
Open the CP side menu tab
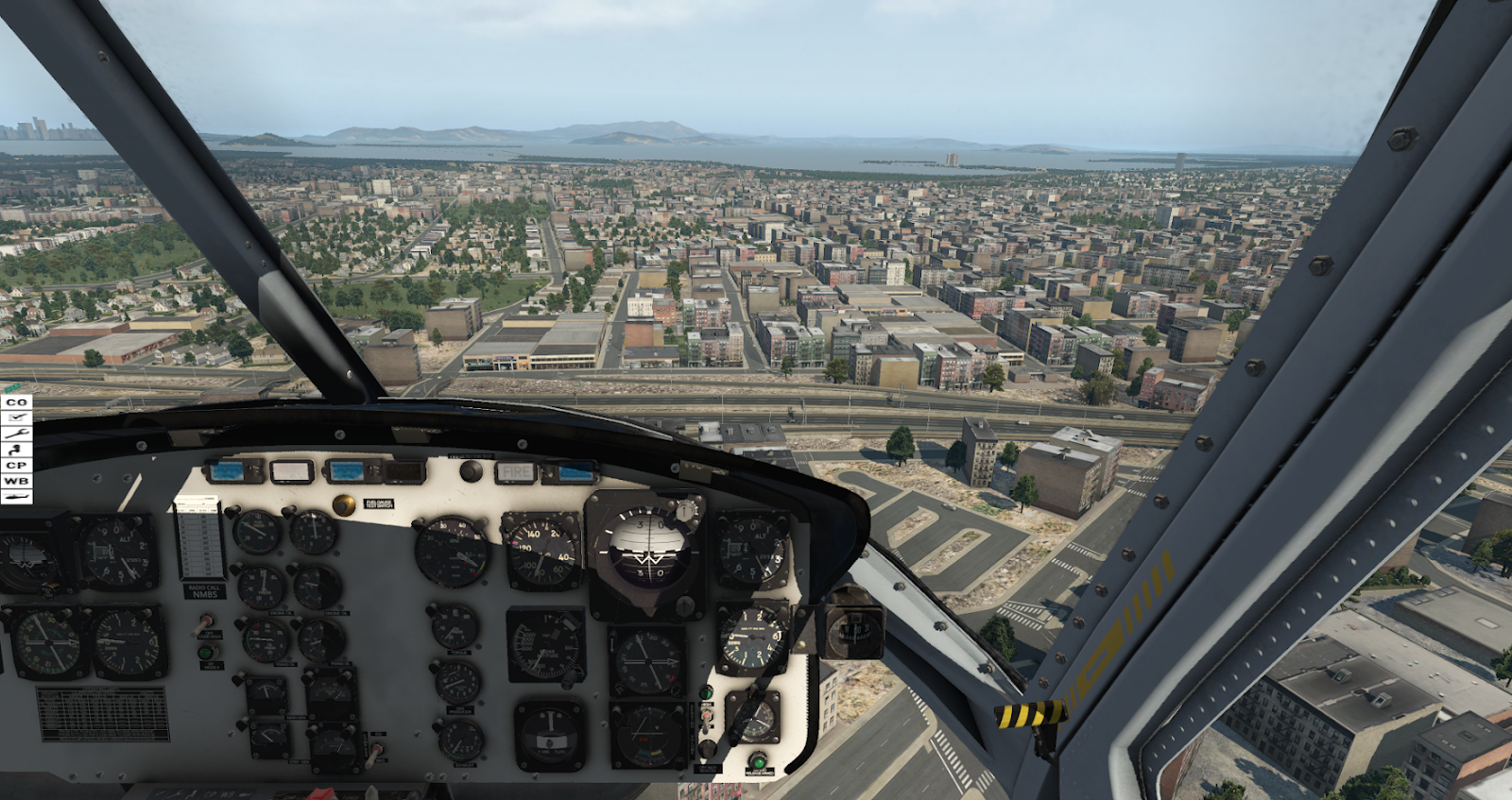16,466
